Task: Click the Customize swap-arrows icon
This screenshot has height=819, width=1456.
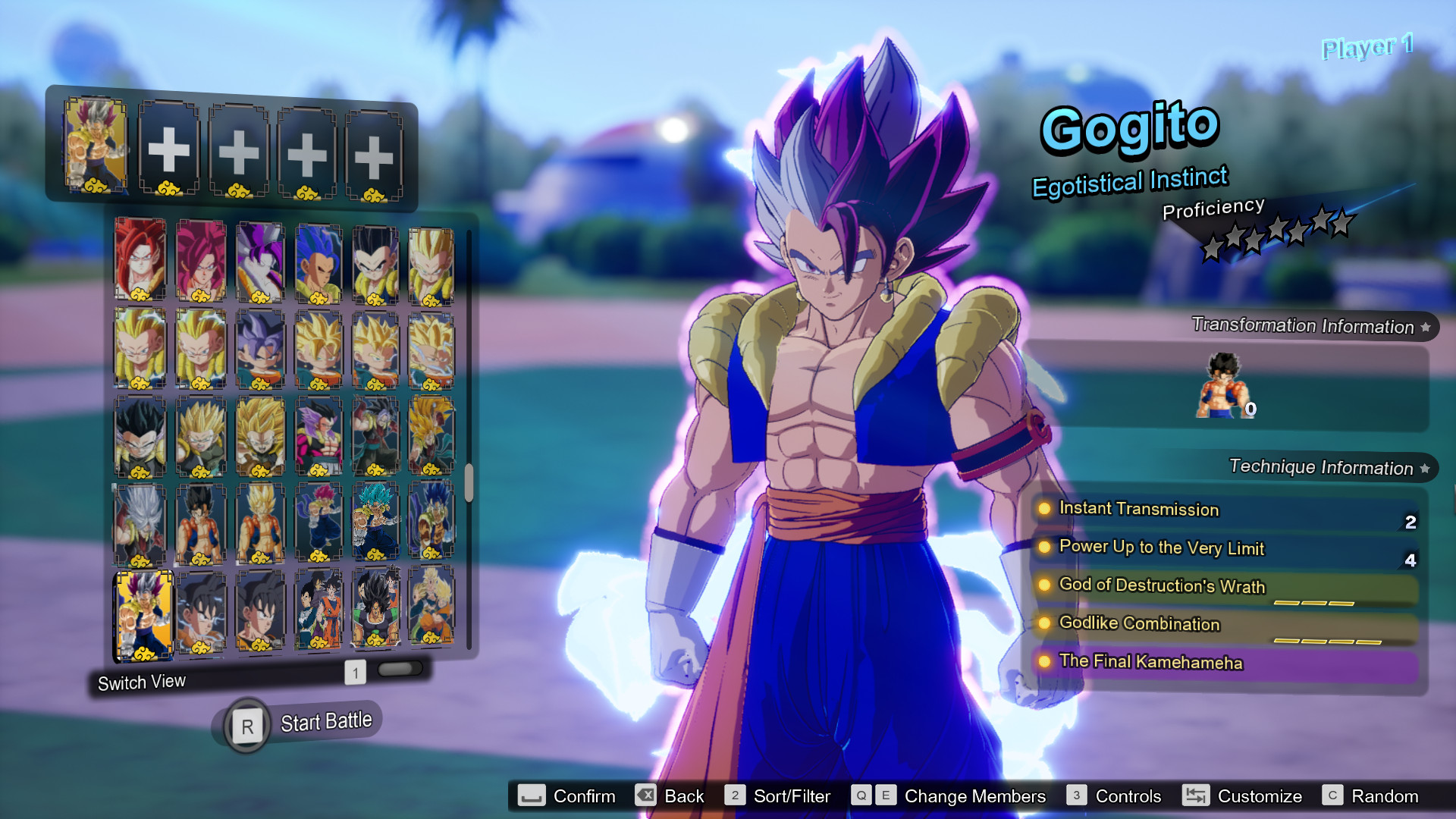Action: (1196, 796)
